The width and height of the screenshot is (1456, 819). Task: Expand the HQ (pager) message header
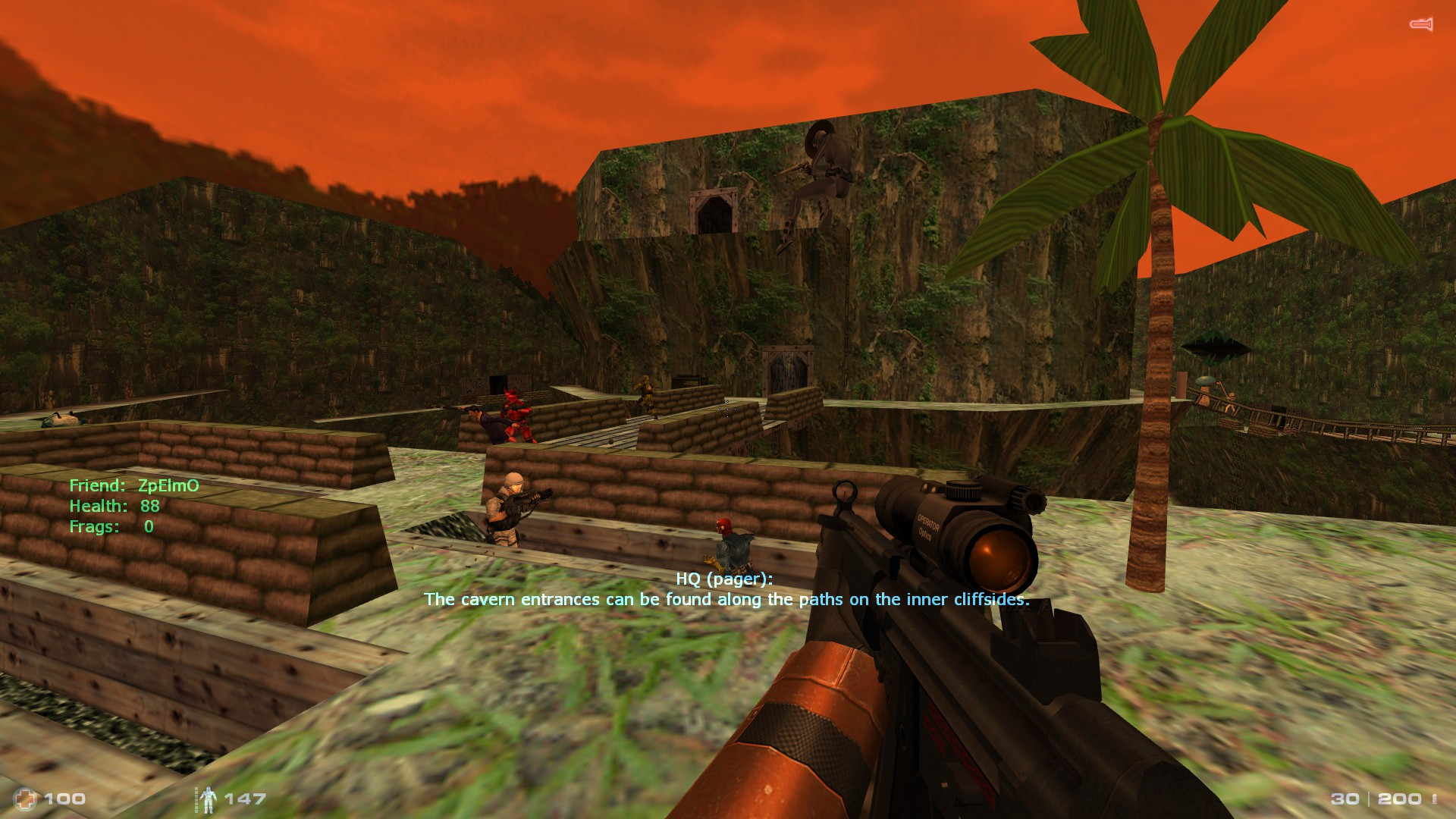coord(723,578)
